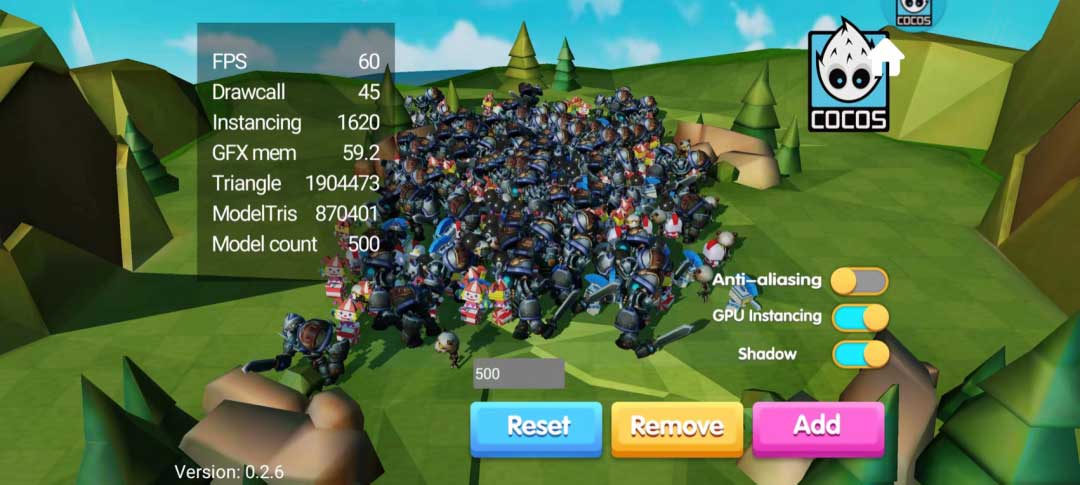Focus the model count input field

[519, 374]
